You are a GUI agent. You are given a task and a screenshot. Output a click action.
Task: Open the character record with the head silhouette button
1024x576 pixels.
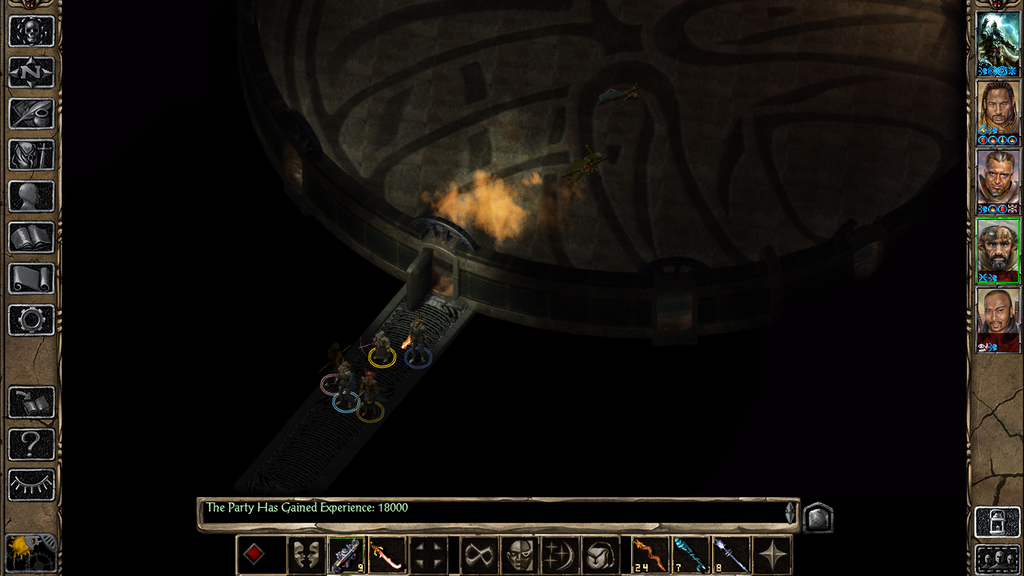pyautogui.click(x=31, y=196)
